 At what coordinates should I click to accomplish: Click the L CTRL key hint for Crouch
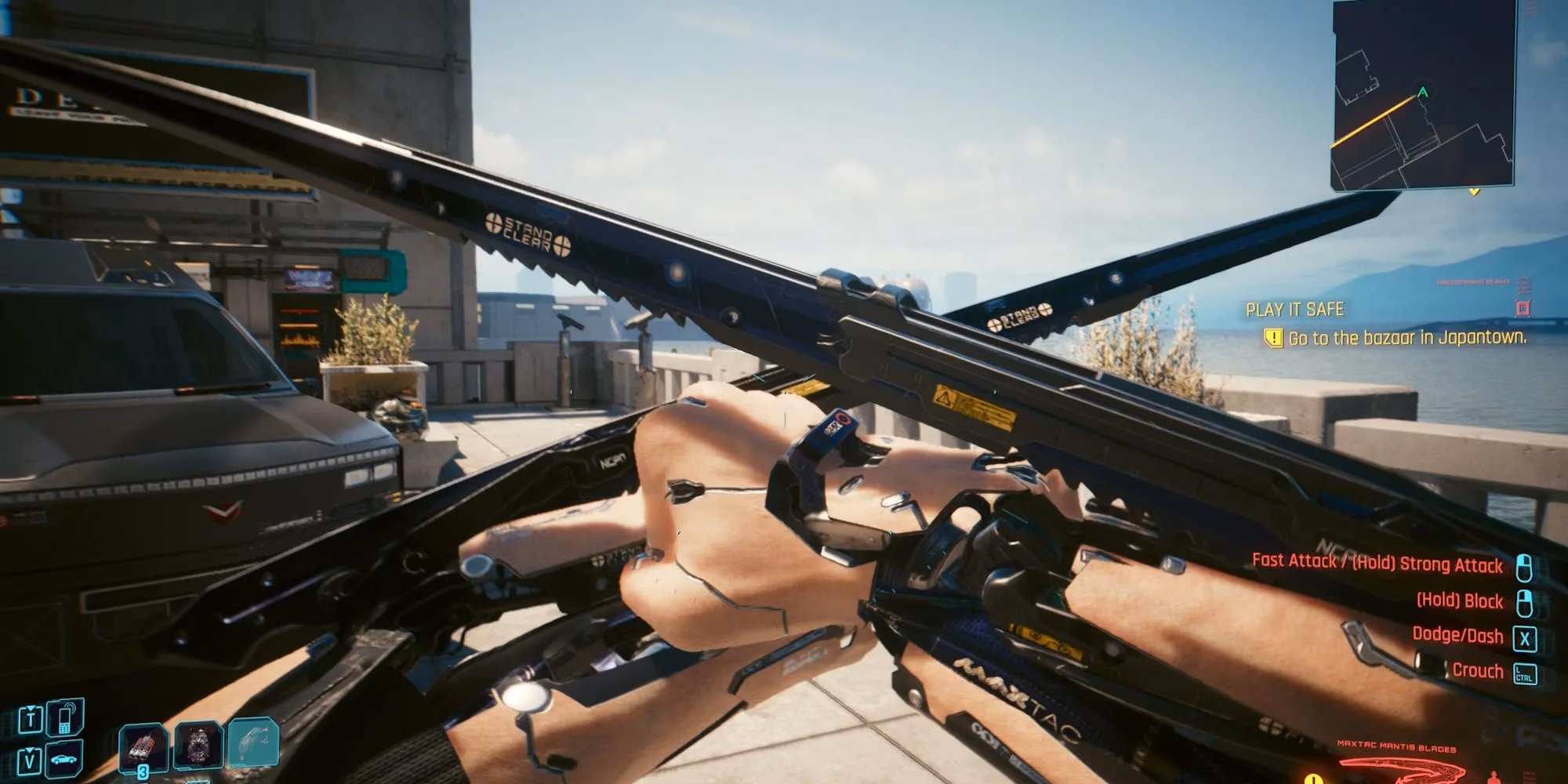pyautogui.click(x=1524, y=671)
